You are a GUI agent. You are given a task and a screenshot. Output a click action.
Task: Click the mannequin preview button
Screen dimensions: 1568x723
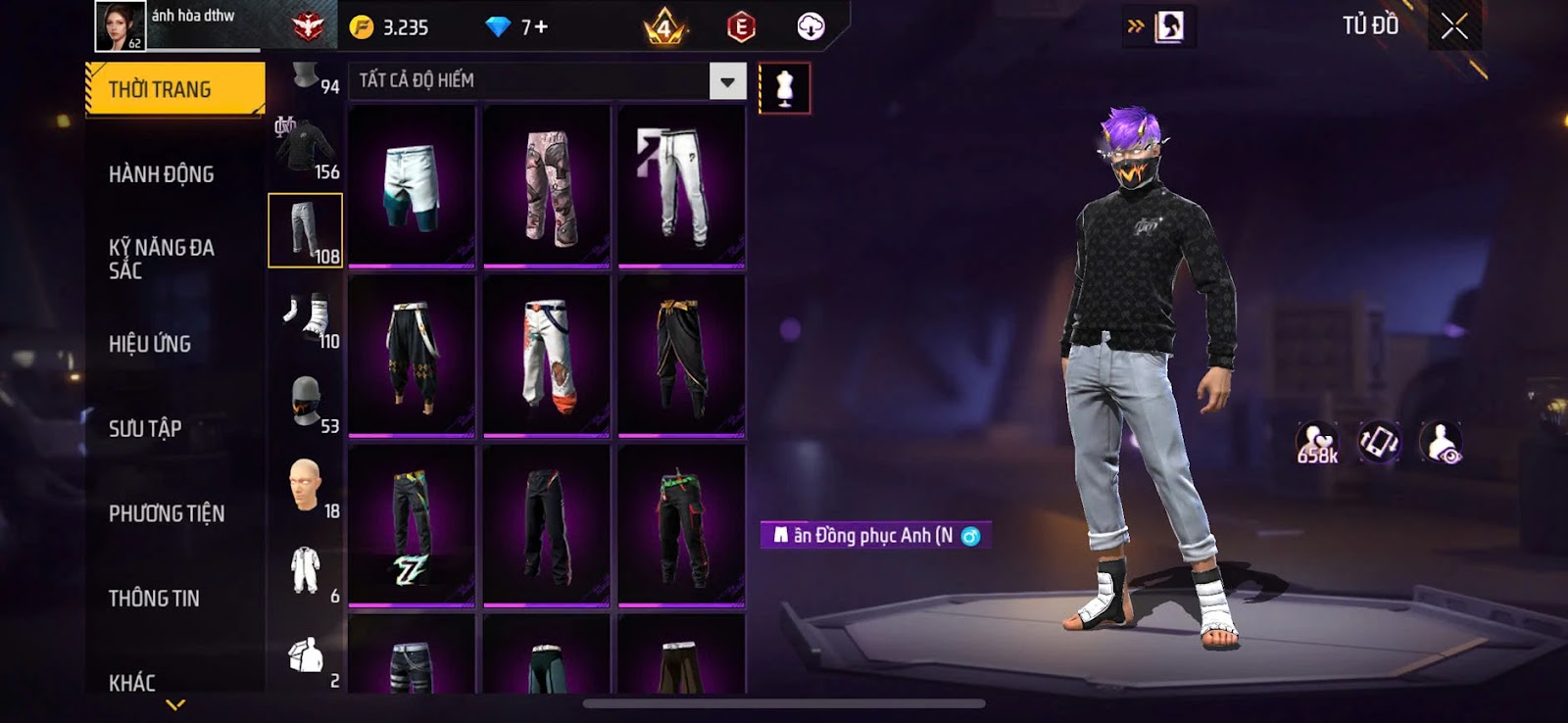click(x=784, y=88)
